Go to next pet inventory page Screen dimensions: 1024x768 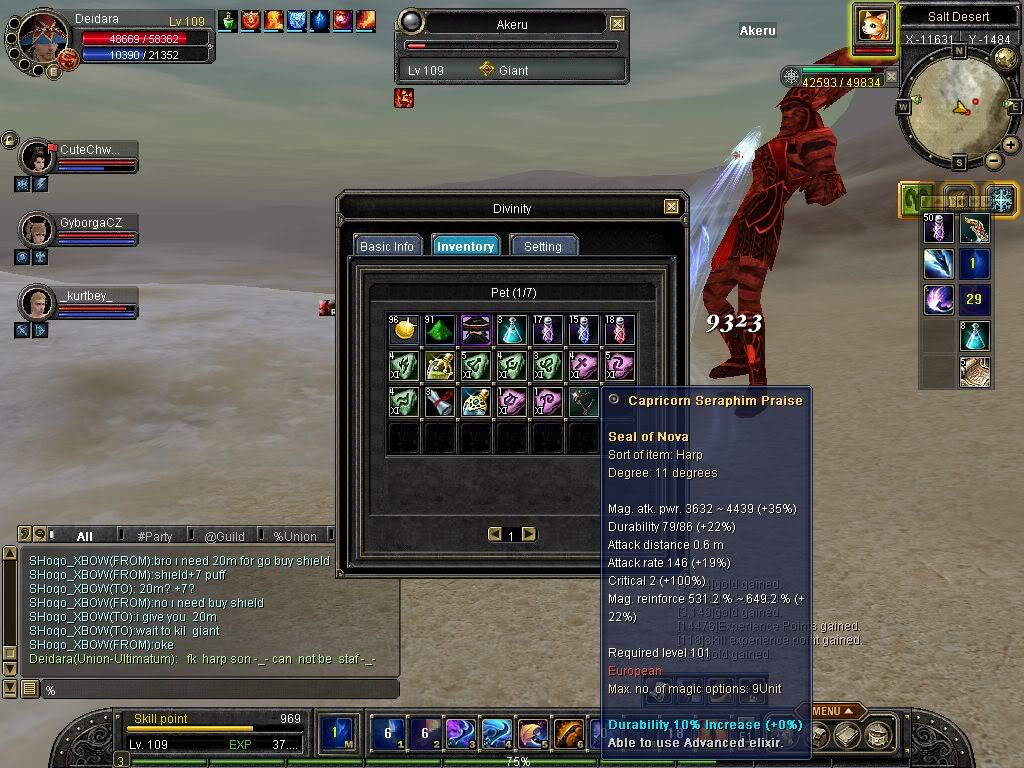point(529,535)
